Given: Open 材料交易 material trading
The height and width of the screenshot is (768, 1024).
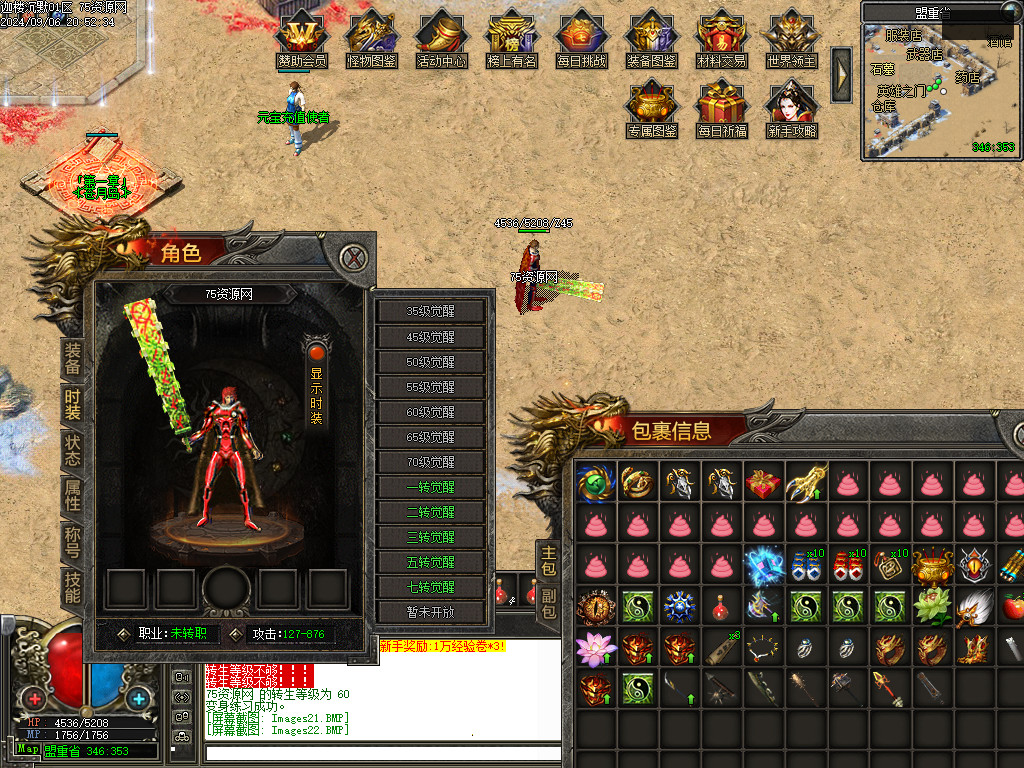Looking at the screenshot, I should coord(722,40).
